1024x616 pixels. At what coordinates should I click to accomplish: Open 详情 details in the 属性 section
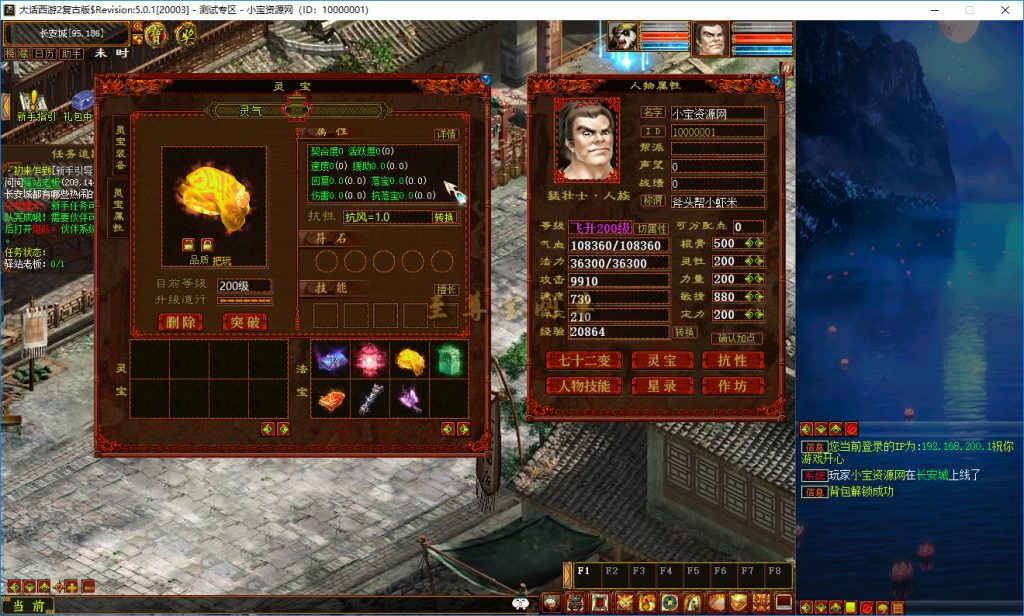(446, 133)
